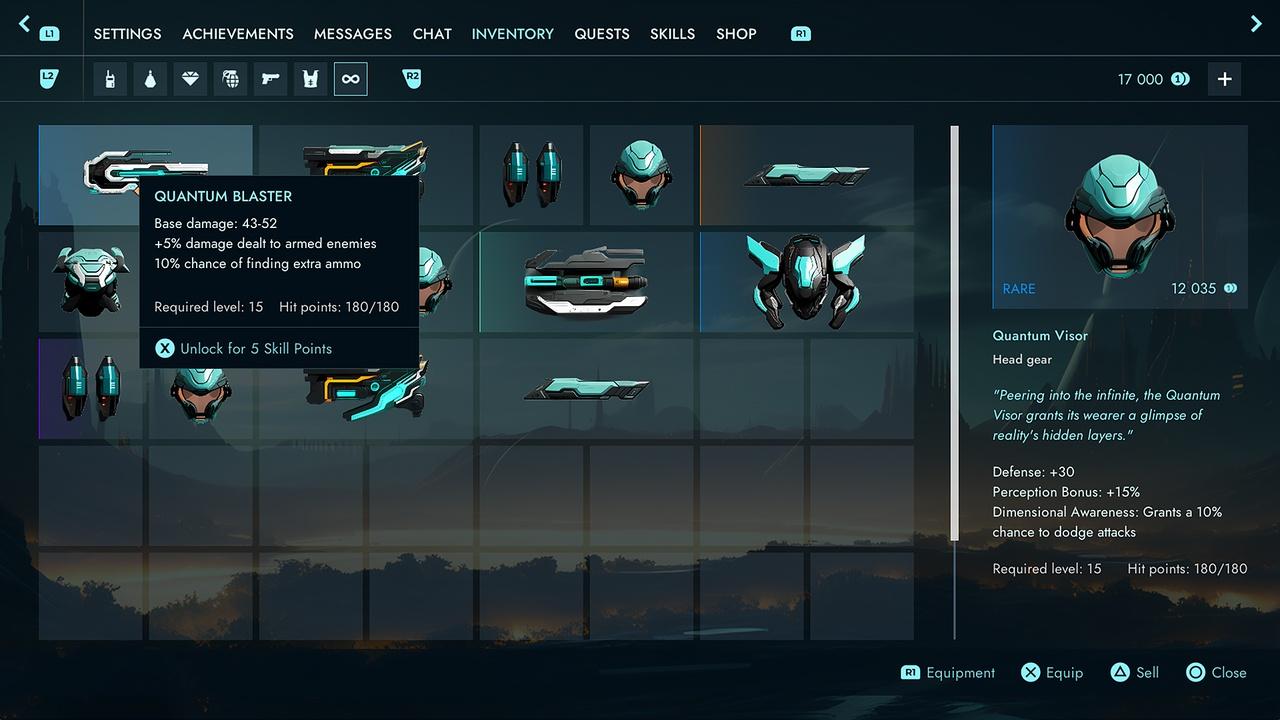Filter inventory by pistol weapons category
1280x720 pixels.
click(x=270, y=79)
